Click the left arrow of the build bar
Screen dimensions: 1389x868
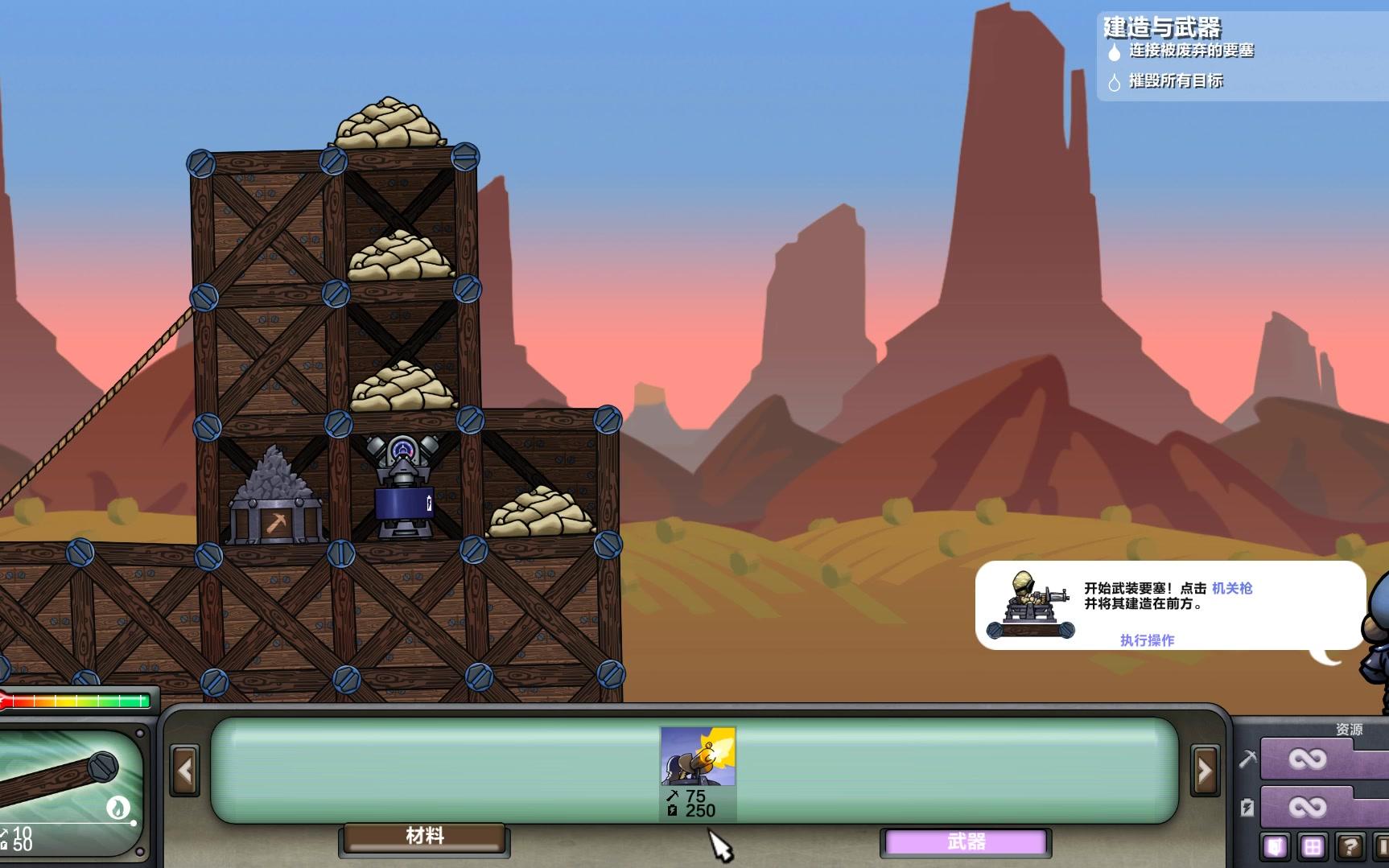[x=185, y=771]
